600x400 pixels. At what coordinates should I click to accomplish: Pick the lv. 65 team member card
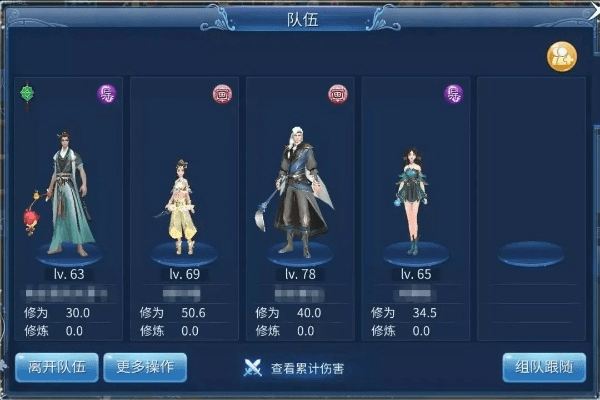pos(416,190)
